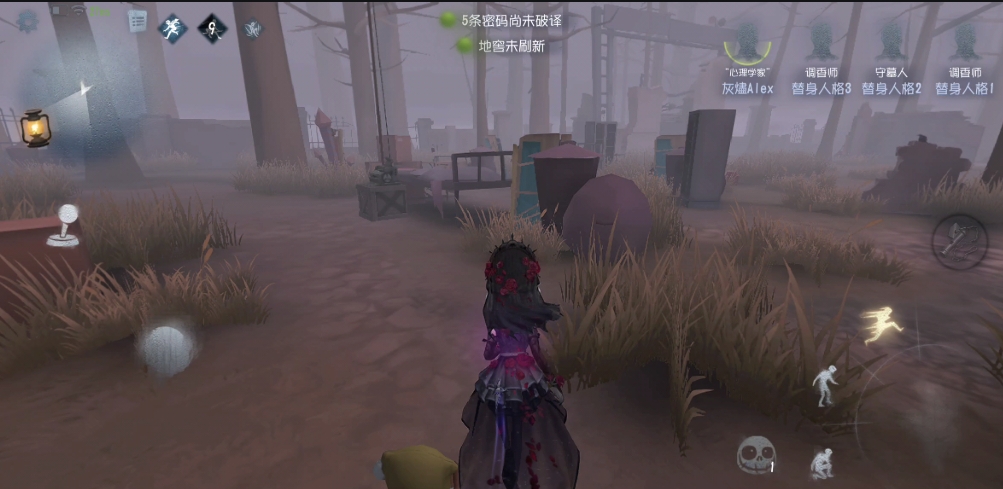The width and height of the screenshot is (1003, 489).
Task: Tap the running figure persona talent icon
Action: (x=173, y=27)
